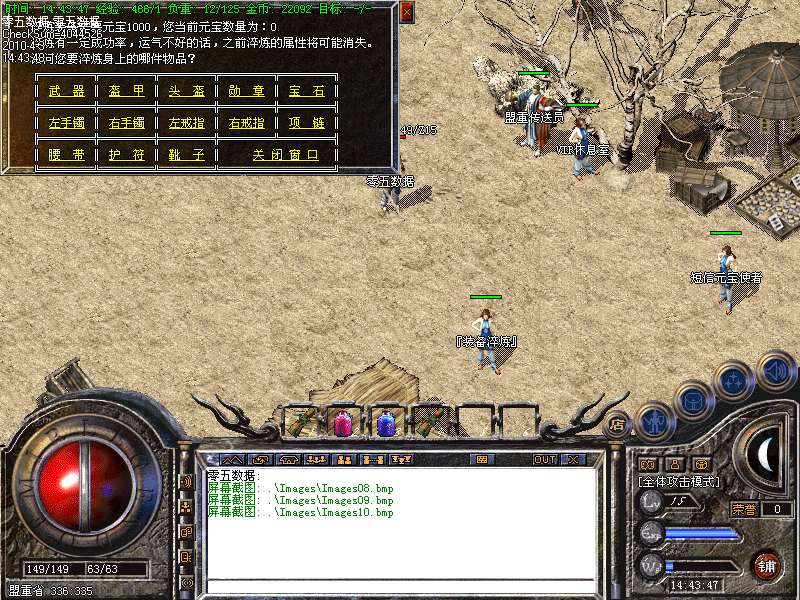Choose the 腰带 belt option

(x=67, y=155)
